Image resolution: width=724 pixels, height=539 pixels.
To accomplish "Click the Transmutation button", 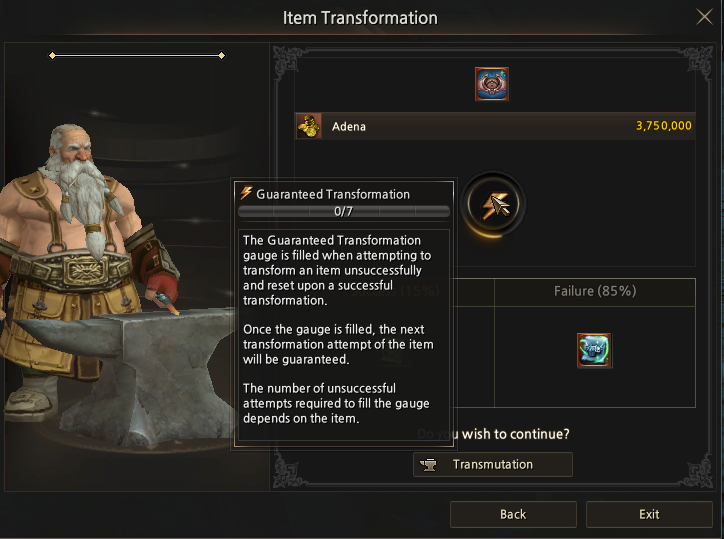I will point(493,464).
